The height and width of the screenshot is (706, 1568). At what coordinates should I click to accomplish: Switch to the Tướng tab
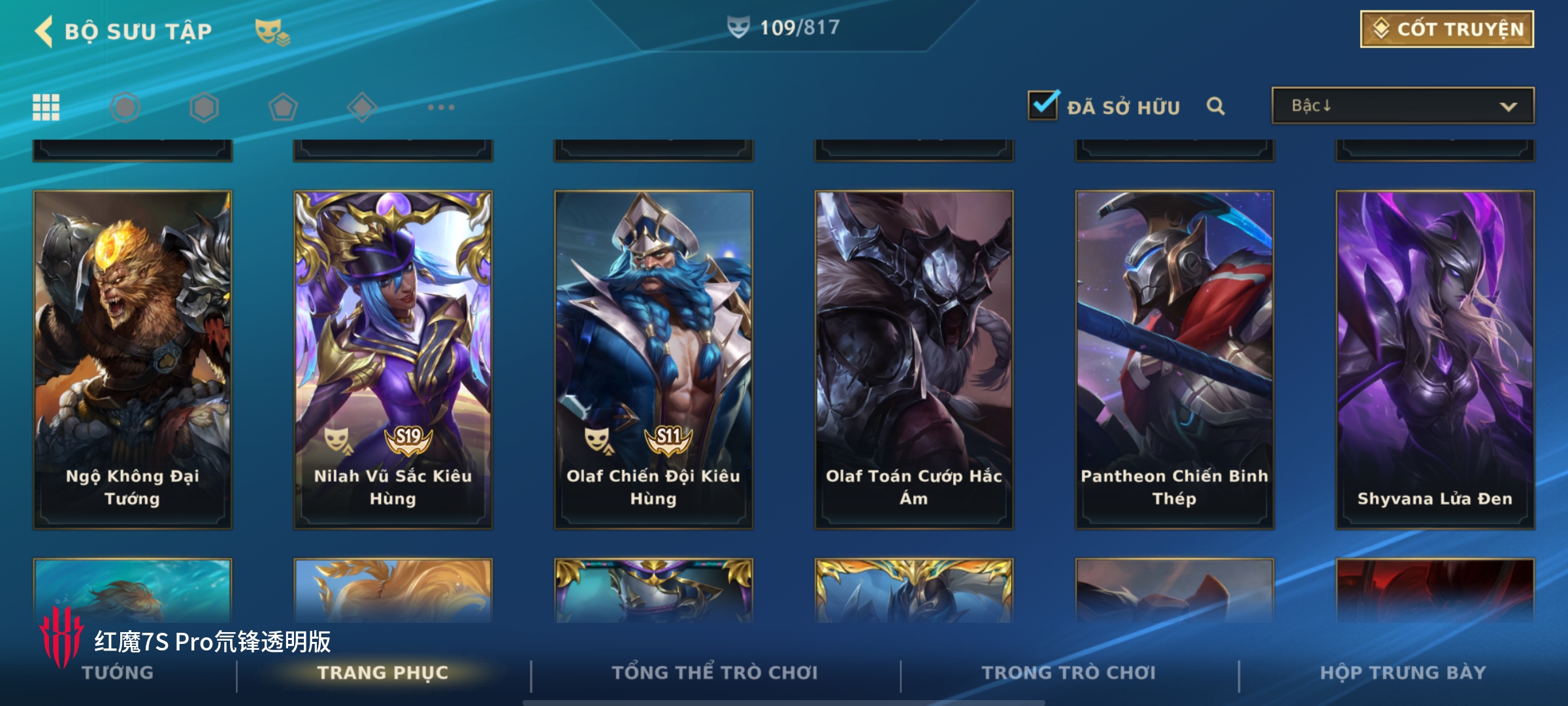tap(118, 673)
